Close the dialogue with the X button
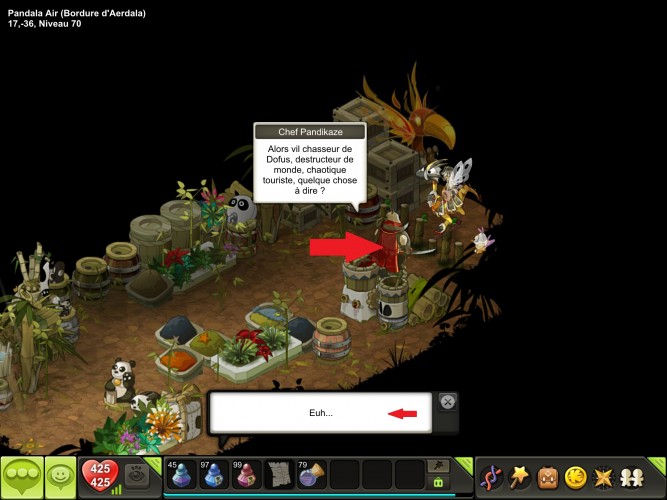Image resolution: width=667 pixels, height=500 pixels. (448, 401)
